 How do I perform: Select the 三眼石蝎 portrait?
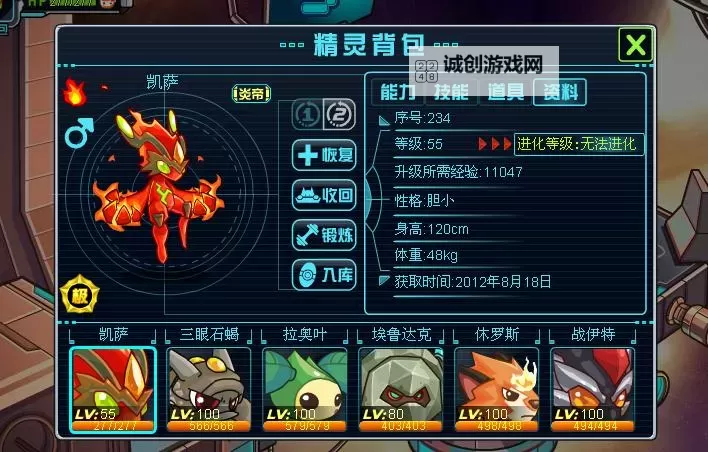point(209,388)
